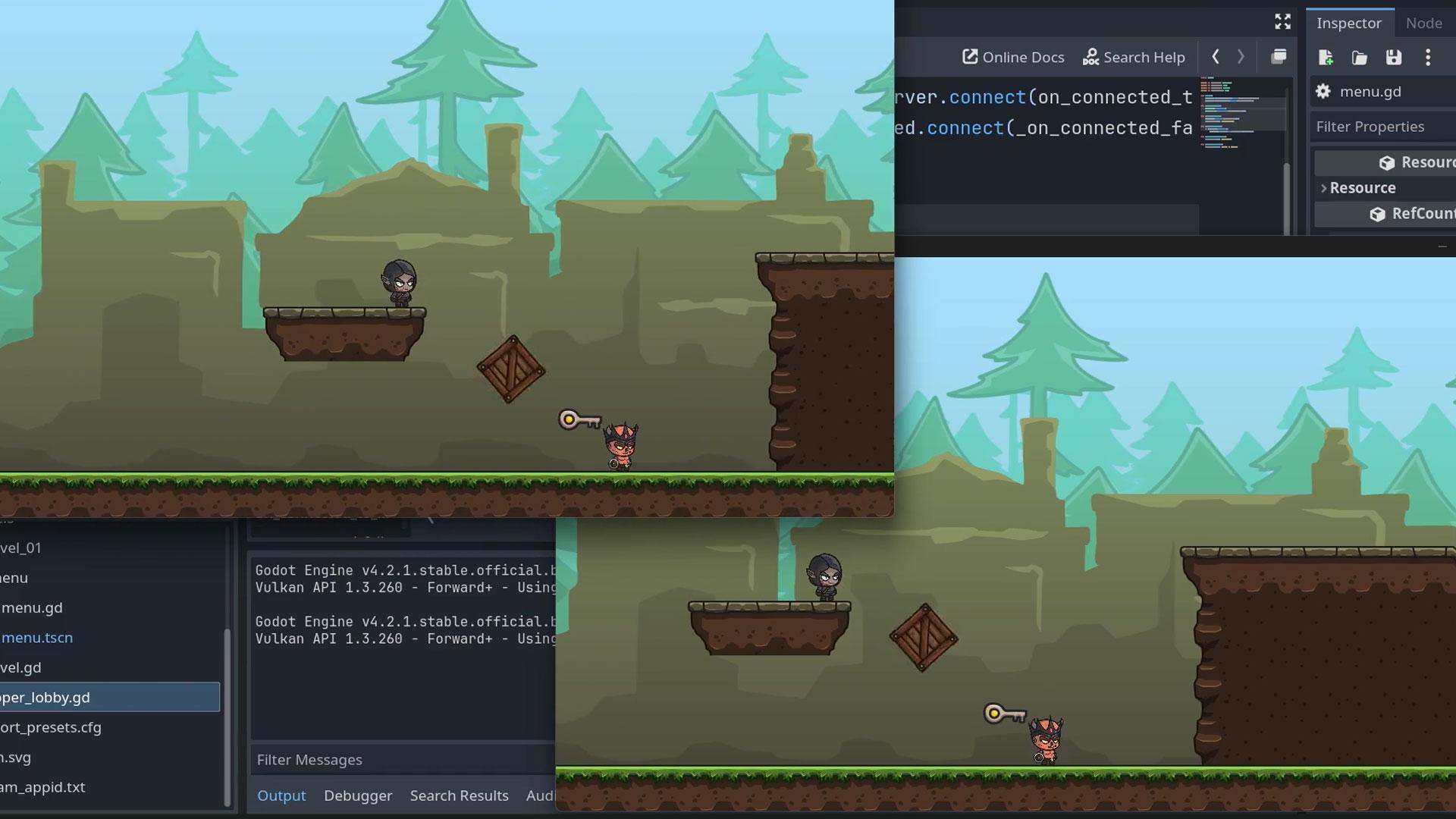Navigate back in script history with left arrow
The width and height of the screenshot is (1456, 819).
[x=1216, y=57]
